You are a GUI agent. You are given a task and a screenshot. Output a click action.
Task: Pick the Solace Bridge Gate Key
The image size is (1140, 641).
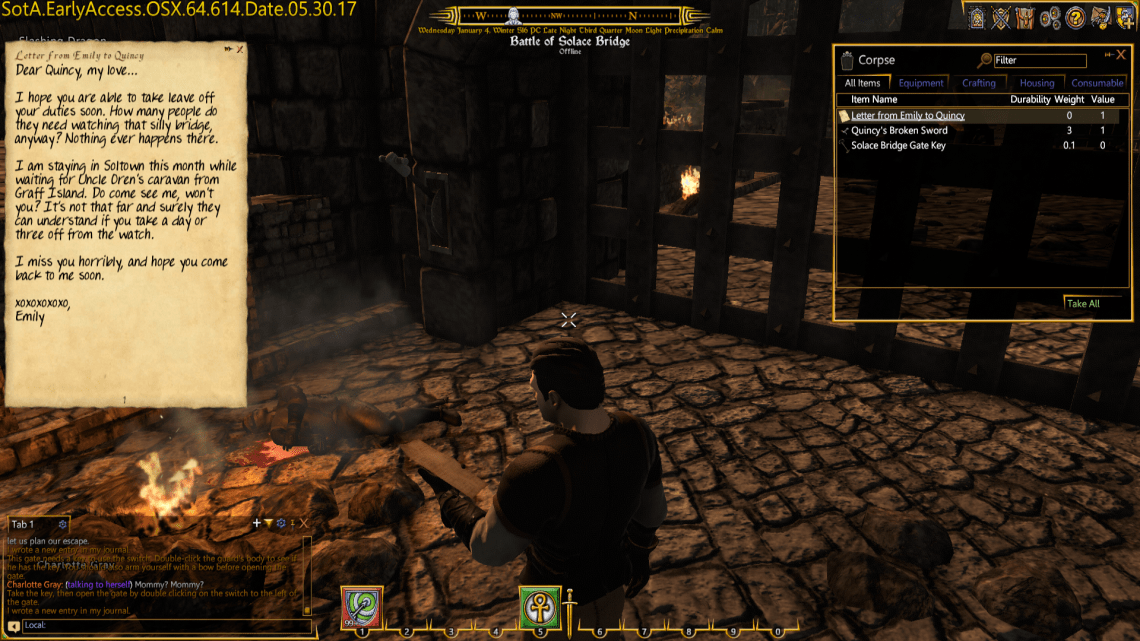point(898,145)
